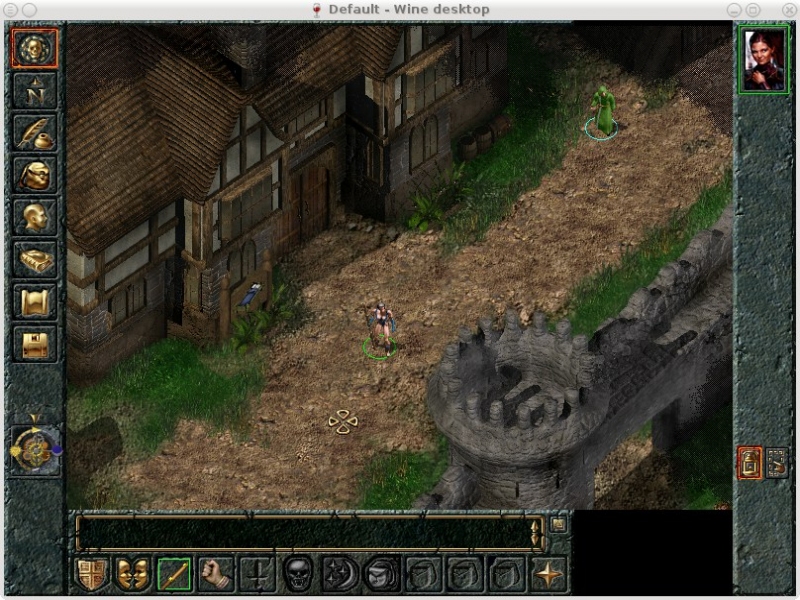The image size is (800, 600).
Task: Close the Wine desktop window
Action: [x=788, y=10]
